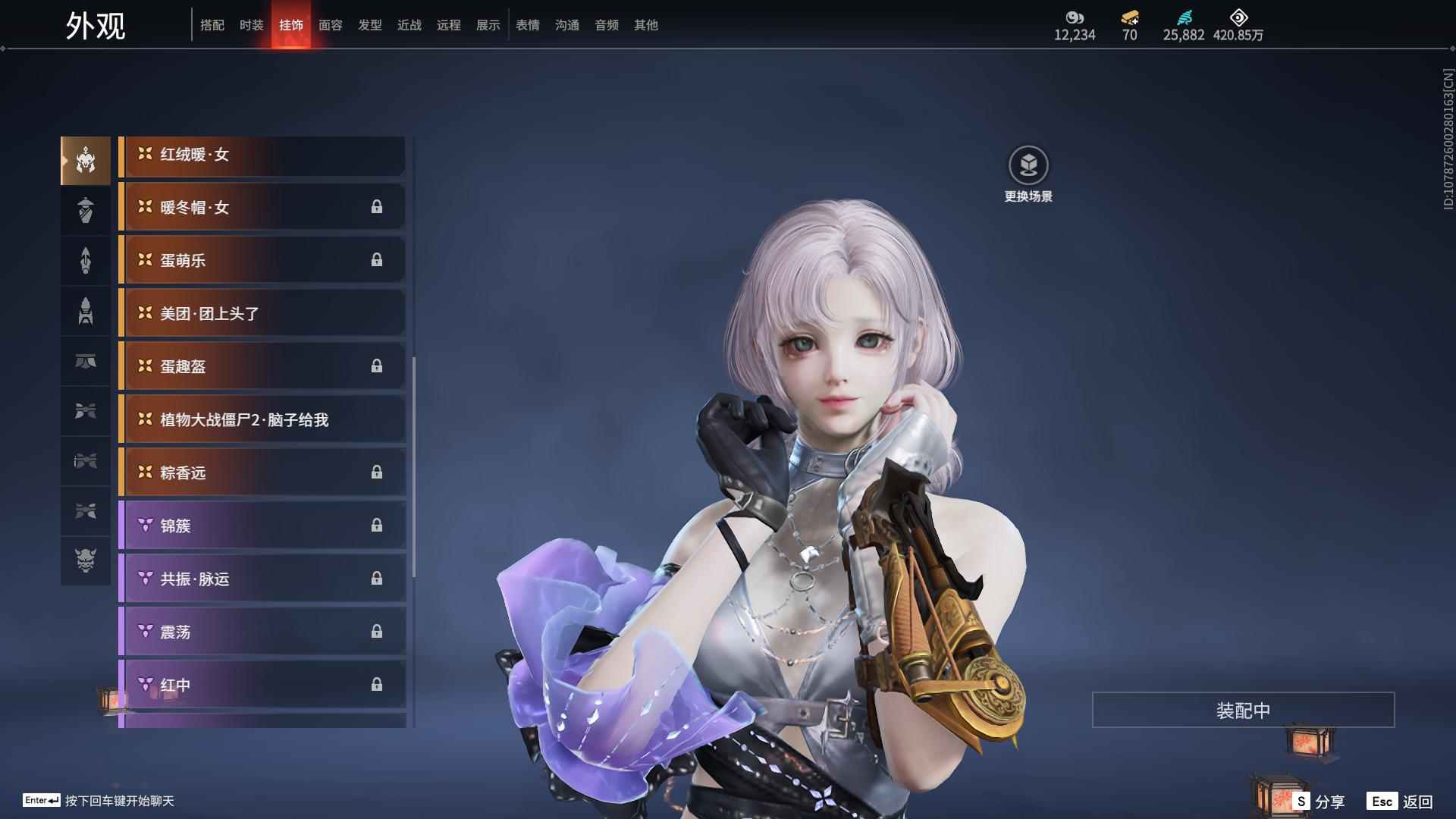The width and height of the screenshot is (1456, 819).
Task: Select the 暖冬帽·女 list entry
Action: pyautogui.click(x=262, y=208)
